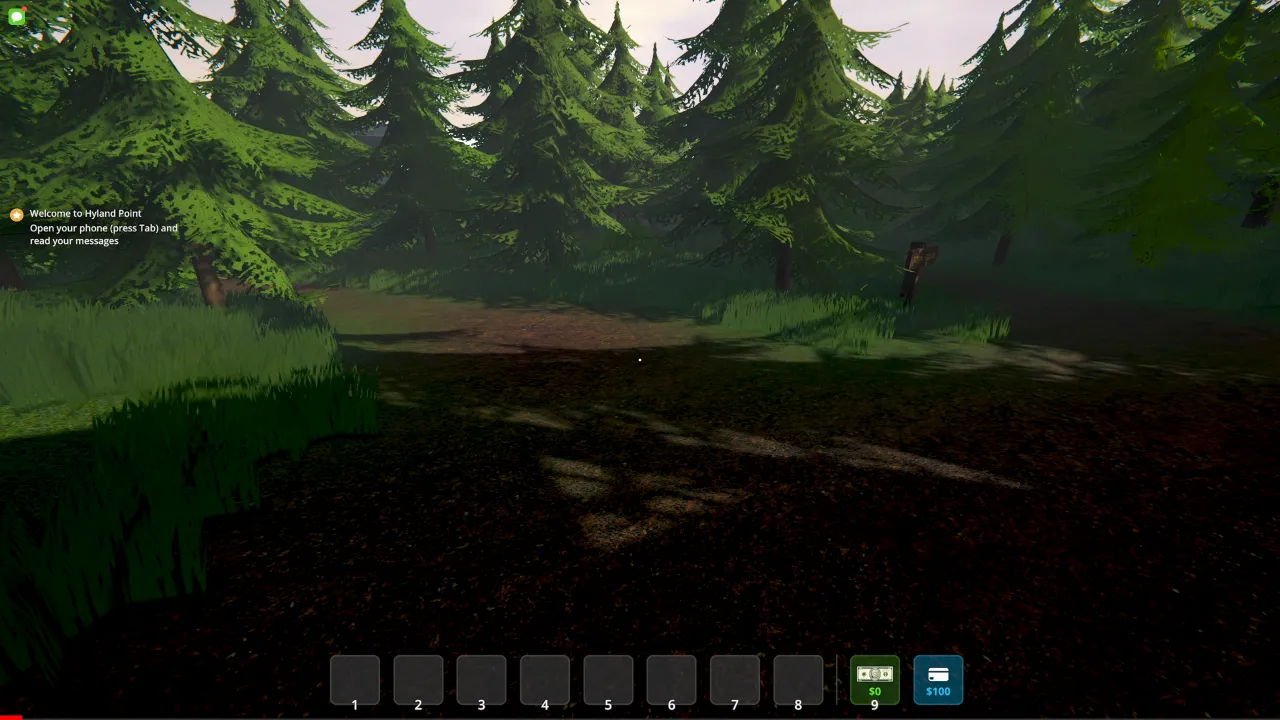Click the orange star icon on the welcome notification

16,214
